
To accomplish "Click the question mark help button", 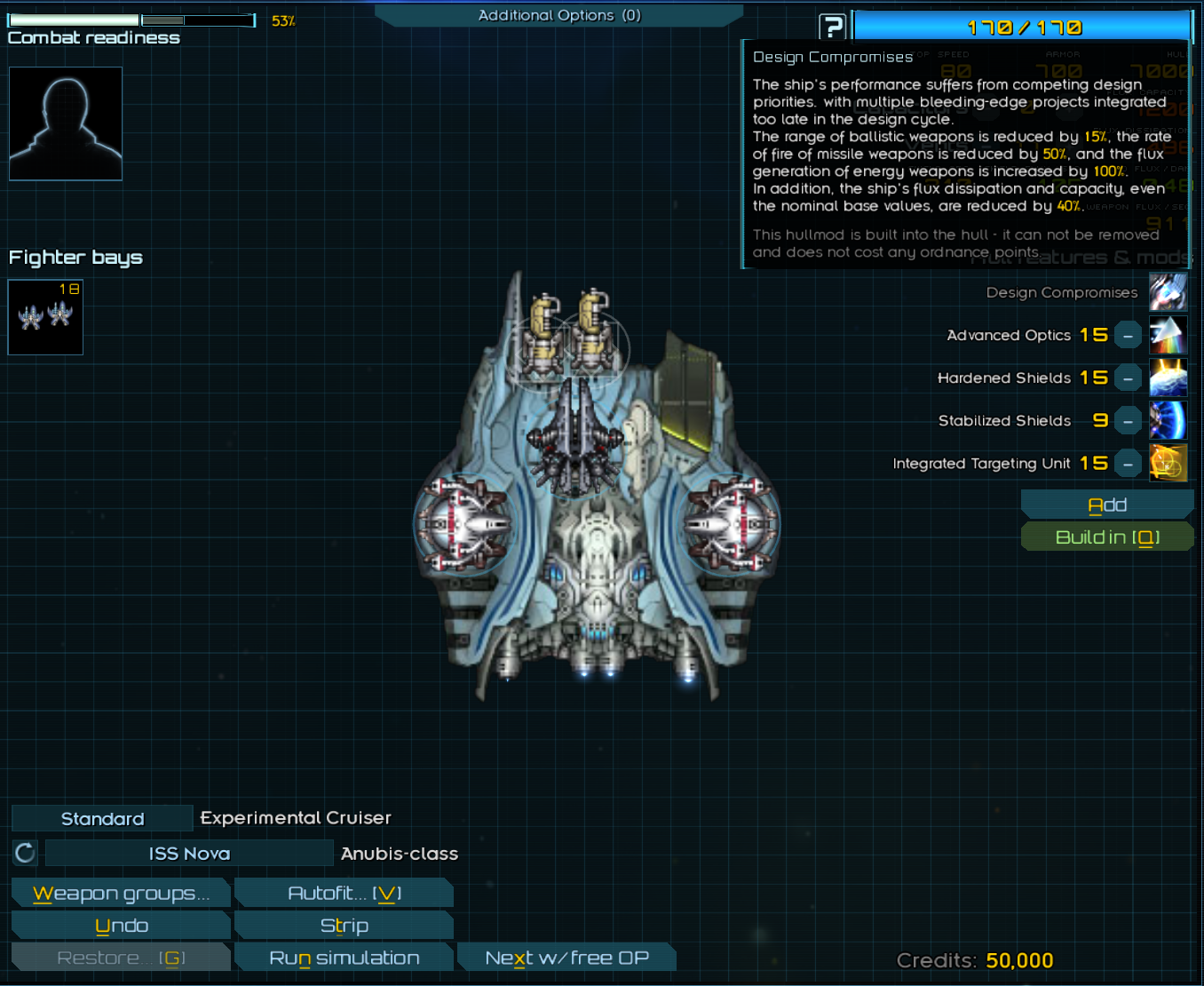I will coord(832,28).
